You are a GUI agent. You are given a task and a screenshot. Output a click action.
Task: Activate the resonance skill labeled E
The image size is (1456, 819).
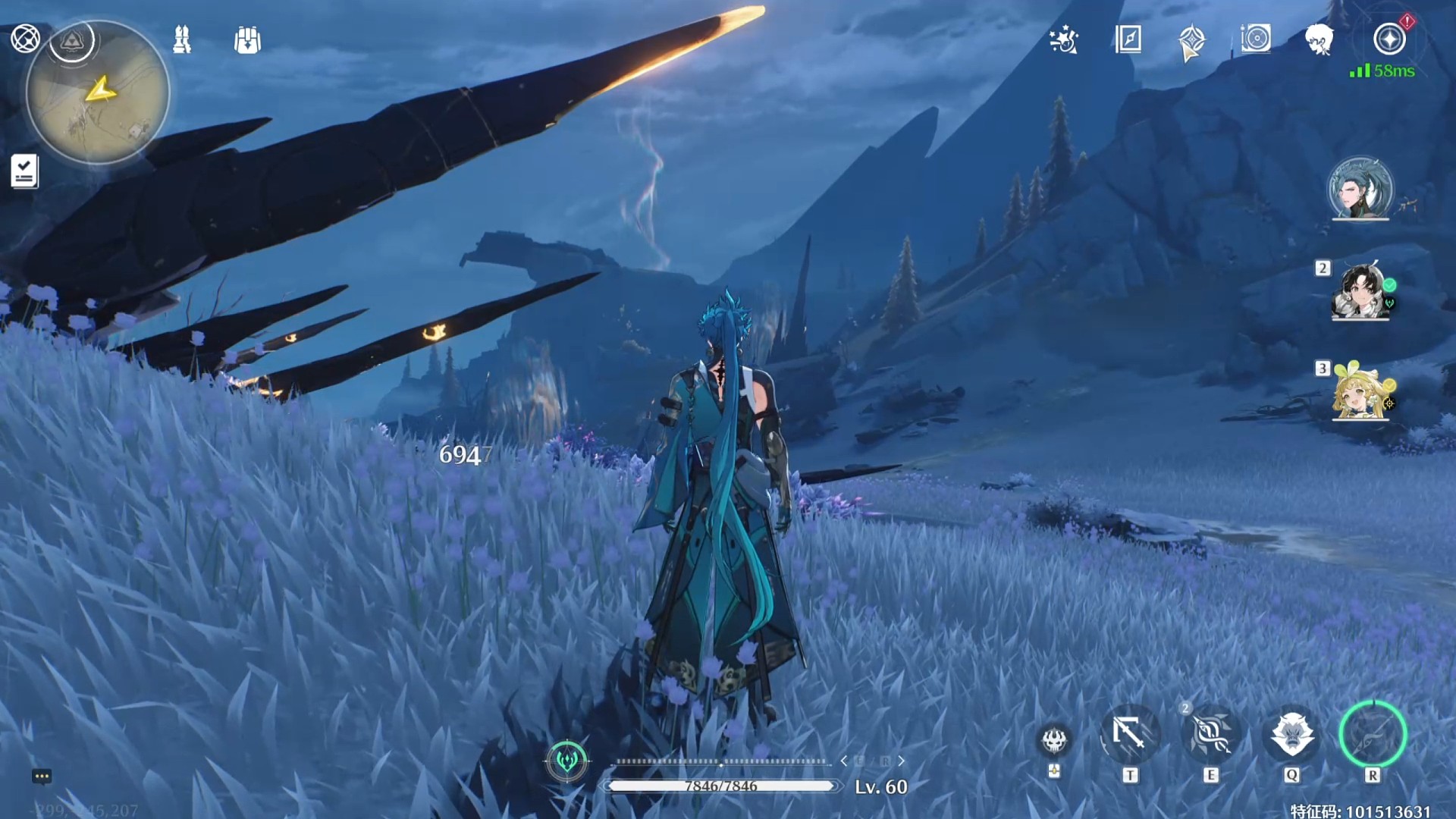1211,735
